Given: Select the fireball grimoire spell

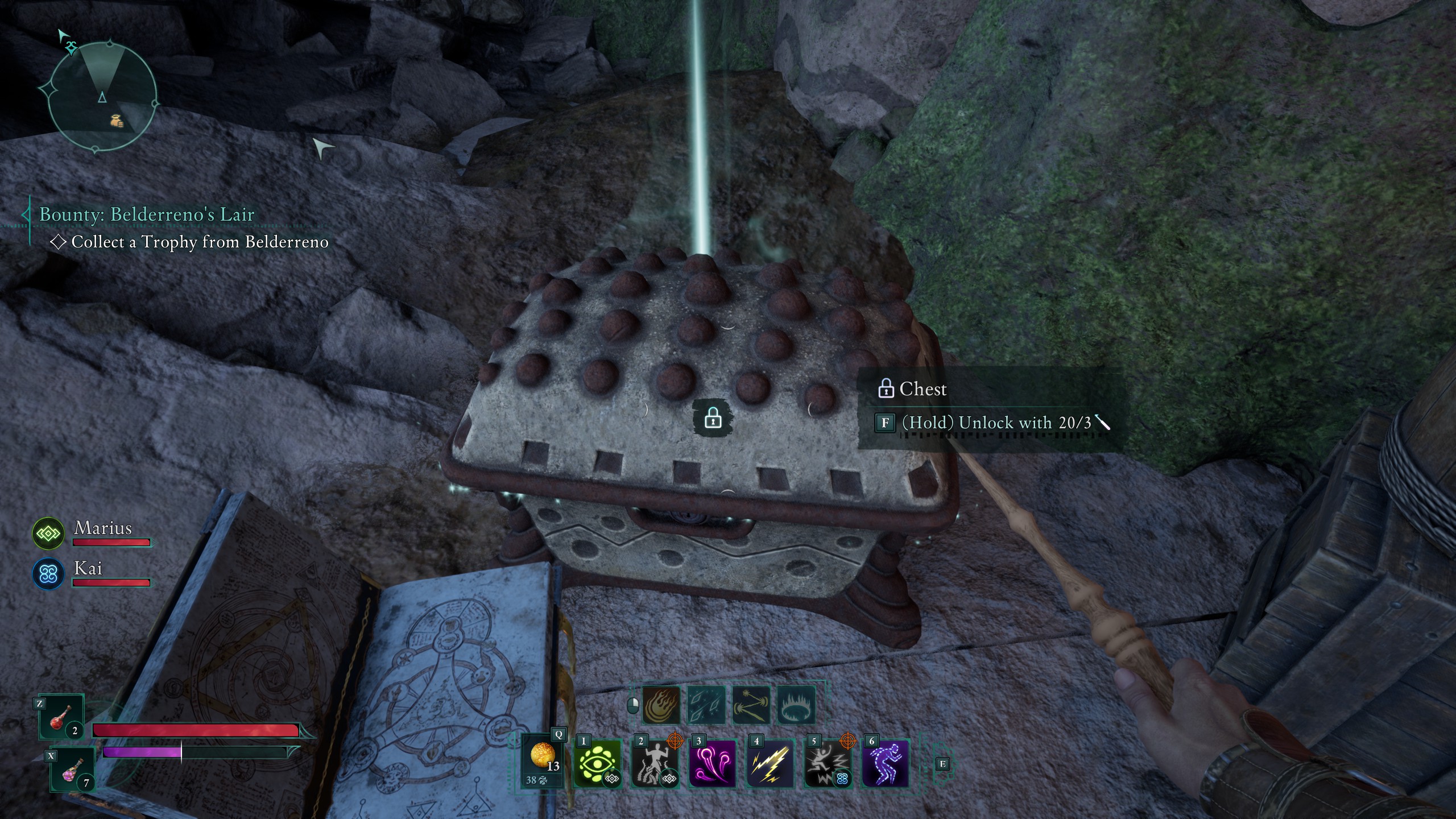Looking at the screenshot, I should [x=661, y=705].
